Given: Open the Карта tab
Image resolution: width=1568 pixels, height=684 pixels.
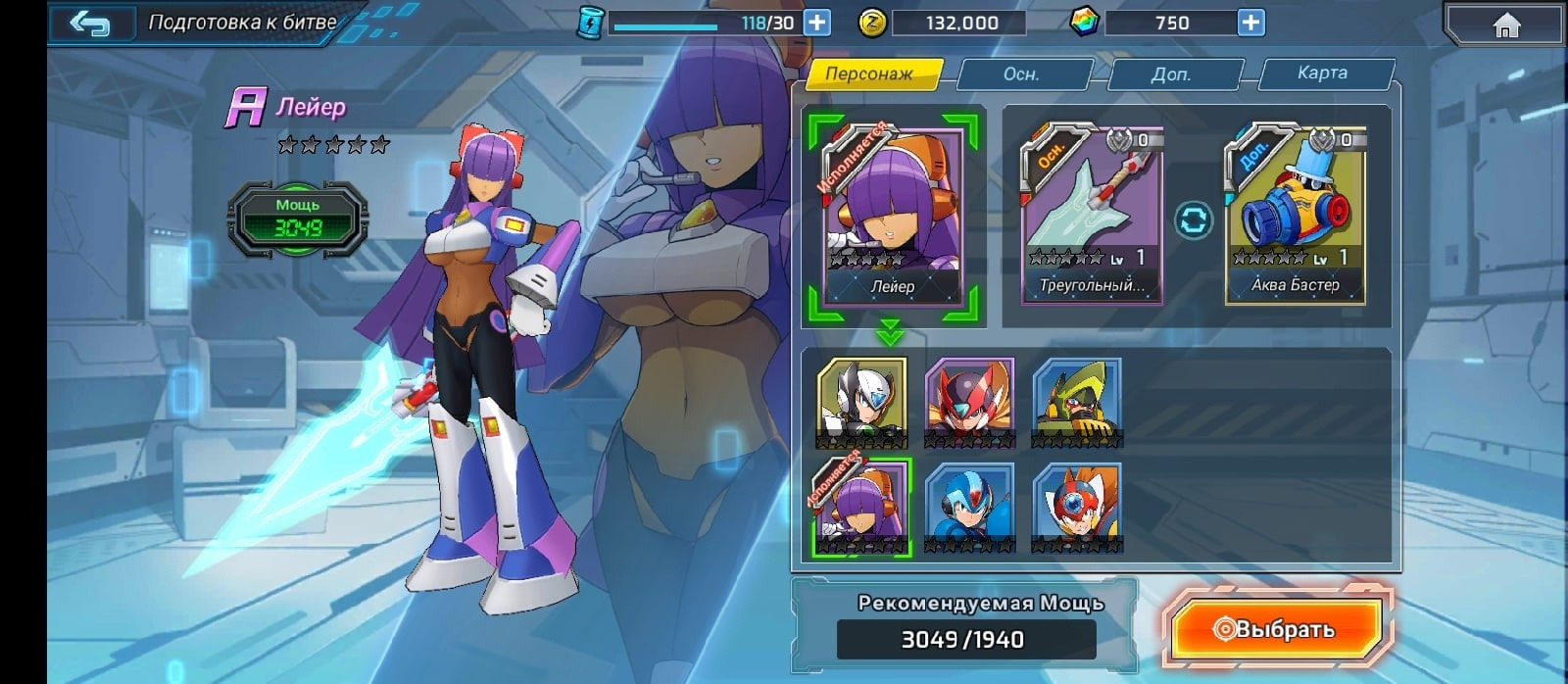Looking at the screenshot, I should pyautogui.click(x=1322, y=73).
